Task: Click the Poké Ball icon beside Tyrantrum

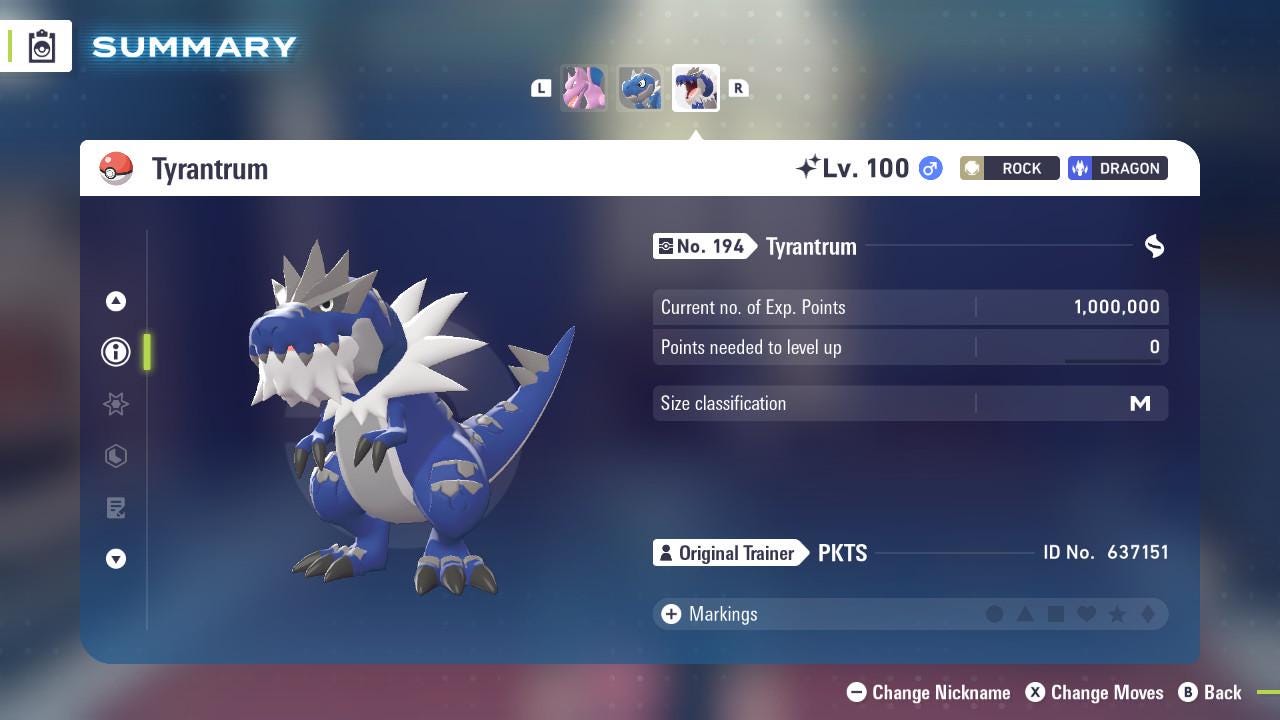Action: point(115,169)
